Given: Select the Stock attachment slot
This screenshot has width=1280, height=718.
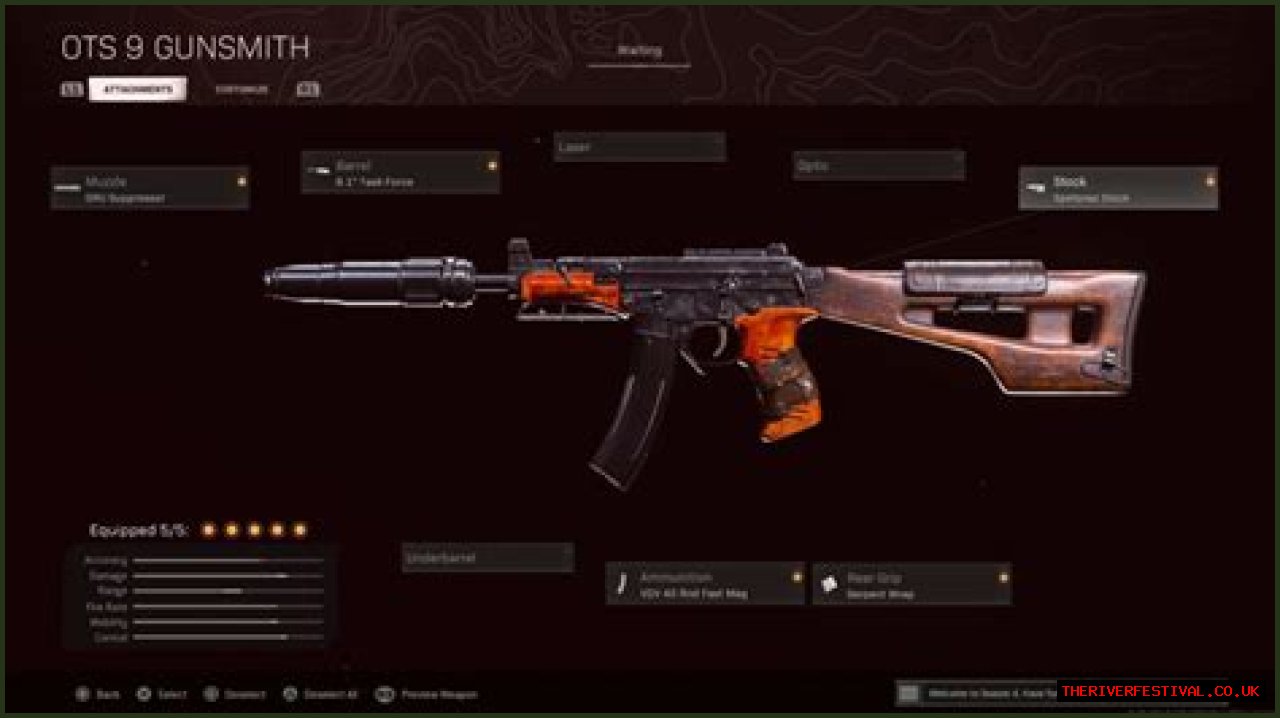Looking at the screenshot, I should pyautogui.click(x=1118, y=188).
